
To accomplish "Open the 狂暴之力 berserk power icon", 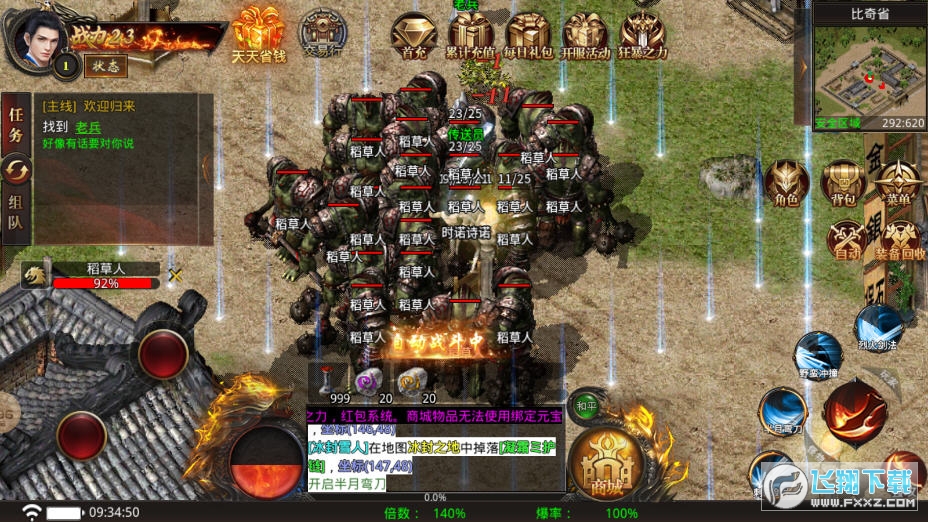I will 643,35.
